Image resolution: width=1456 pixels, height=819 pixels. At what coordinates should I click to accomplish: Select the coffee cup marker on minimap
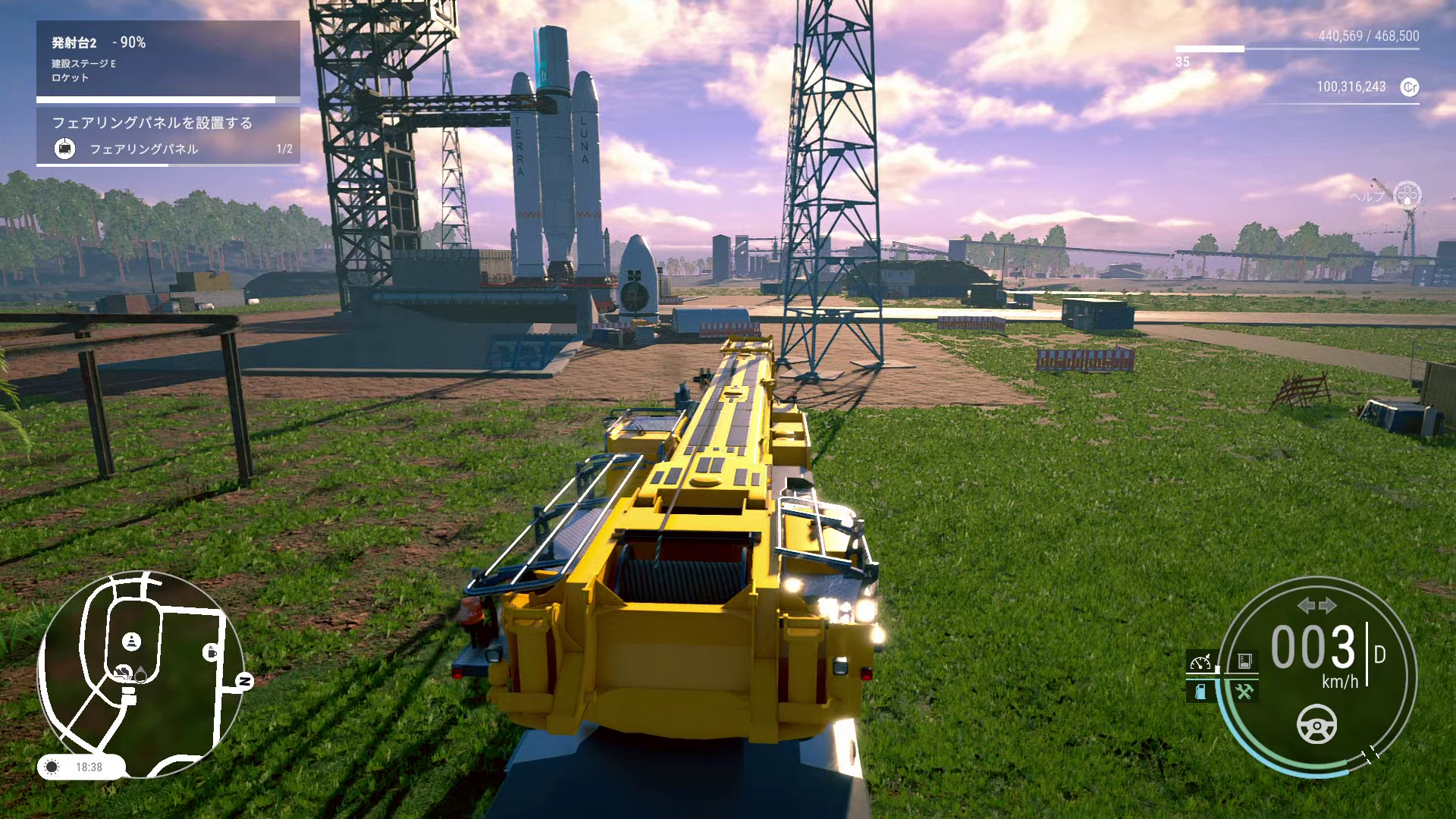[x=211, y=651]
